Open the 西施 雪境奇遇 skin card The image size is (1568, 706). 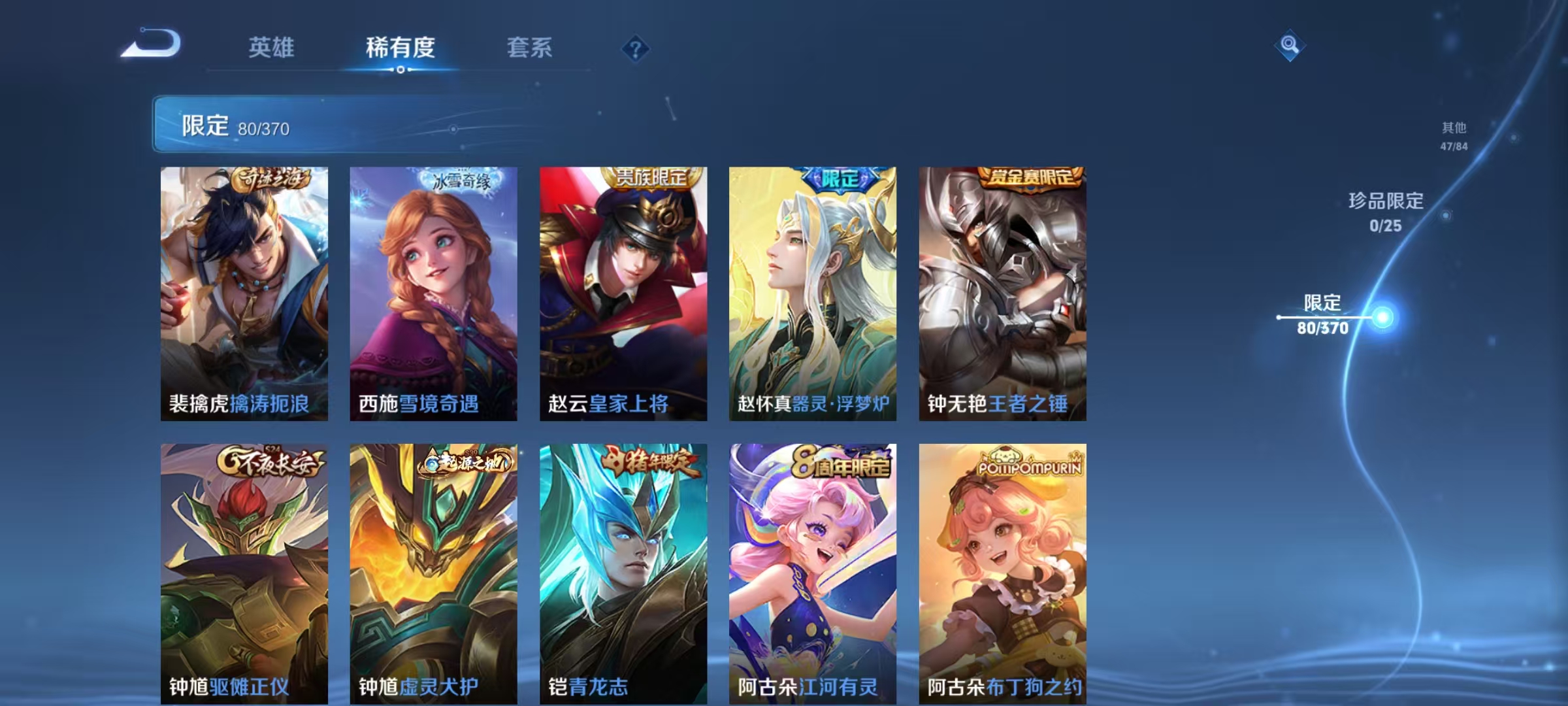(433, 288)
